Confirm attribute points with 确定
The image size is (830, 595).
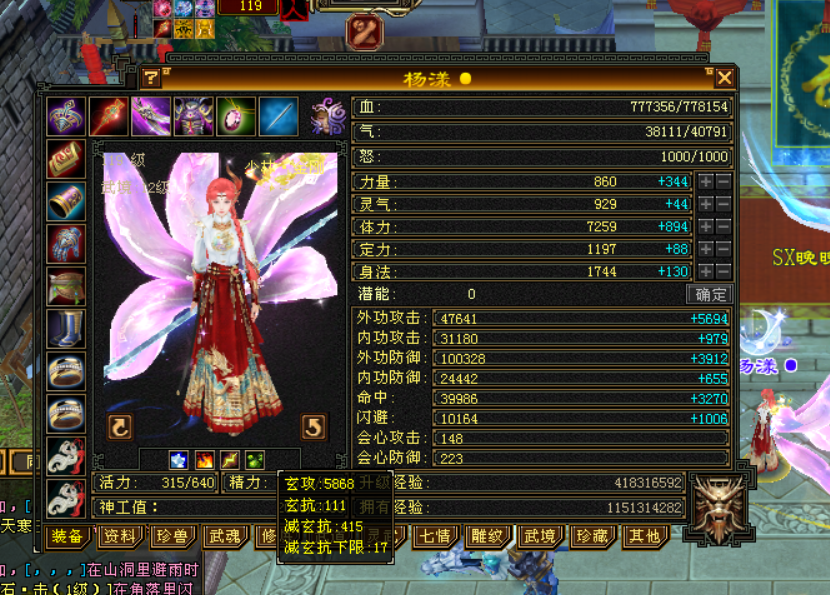pos(711,294)
